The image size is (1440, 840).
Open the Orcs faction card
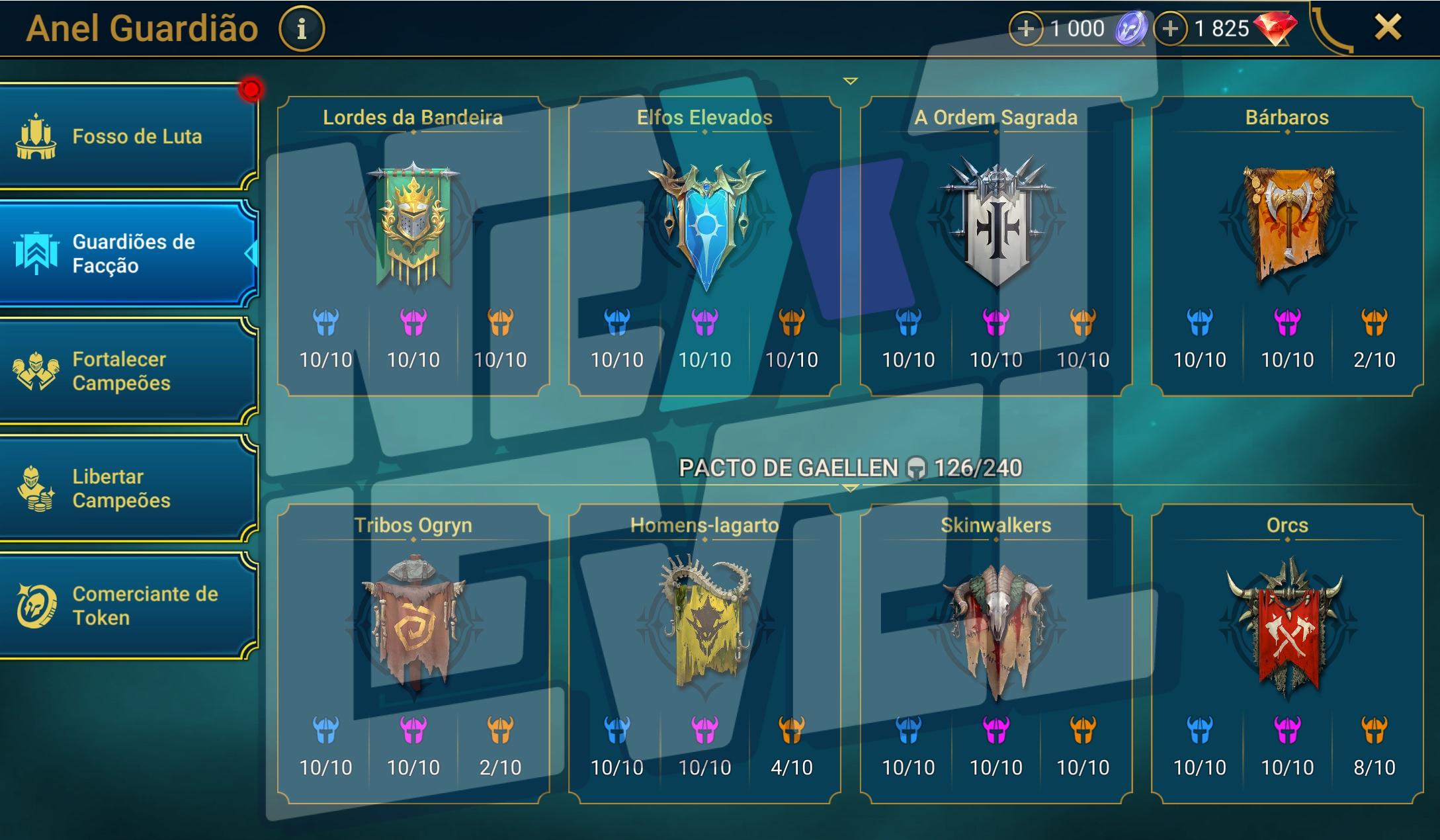pyautogui.click(x=1287, y=653)
